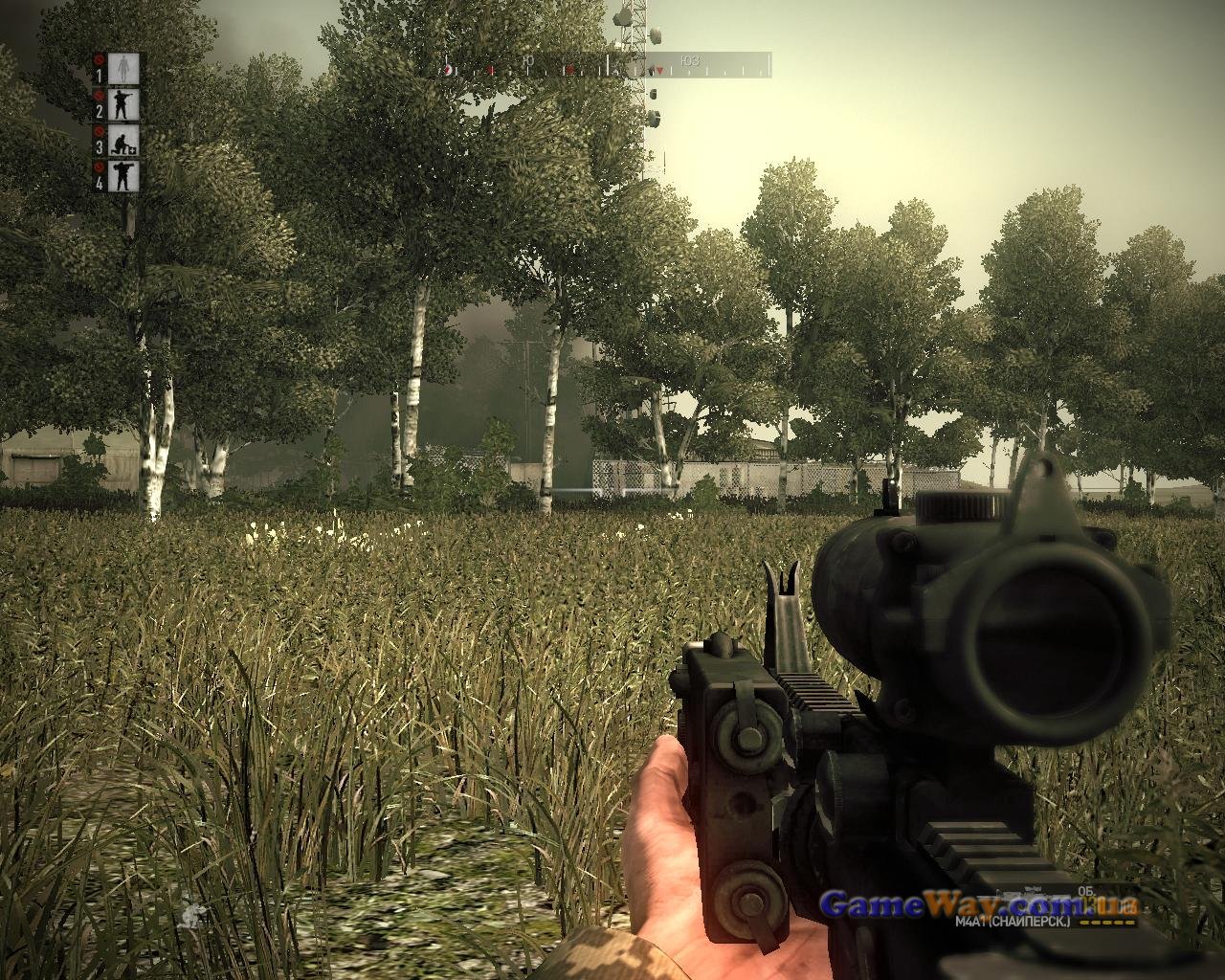
Task: Choose squad member 3 kneeling medic icon
Action: pos(125,140)
